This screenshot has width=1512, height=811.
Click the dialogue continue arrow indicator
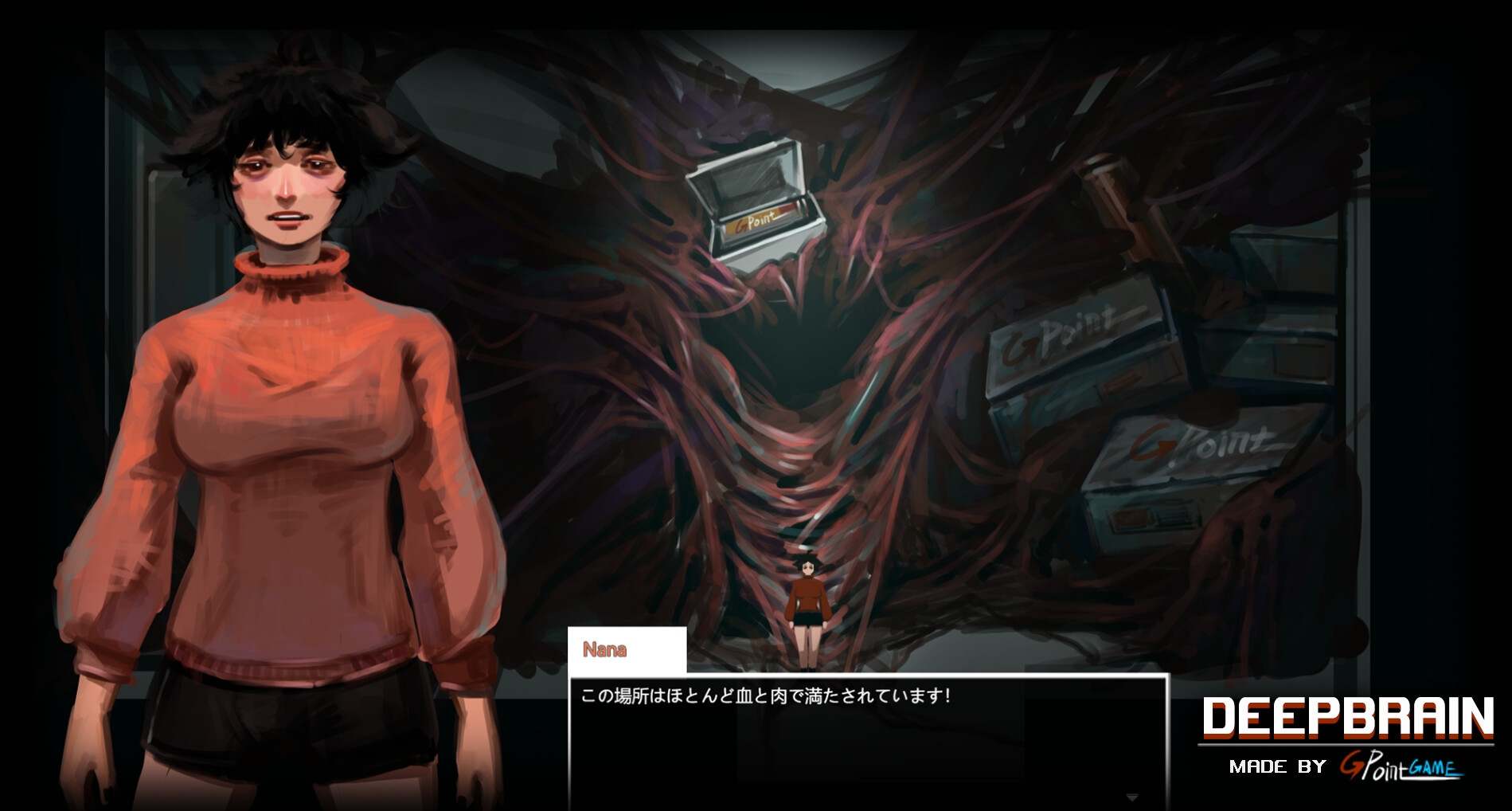point(1131,797)
